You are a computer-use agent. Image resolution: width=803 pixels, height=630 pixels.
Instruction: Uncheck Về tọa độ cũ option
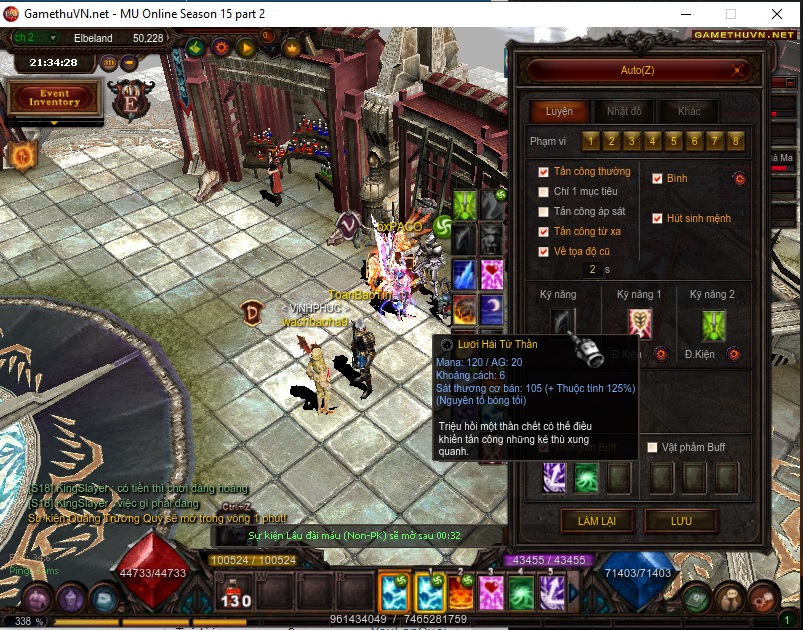544,252
